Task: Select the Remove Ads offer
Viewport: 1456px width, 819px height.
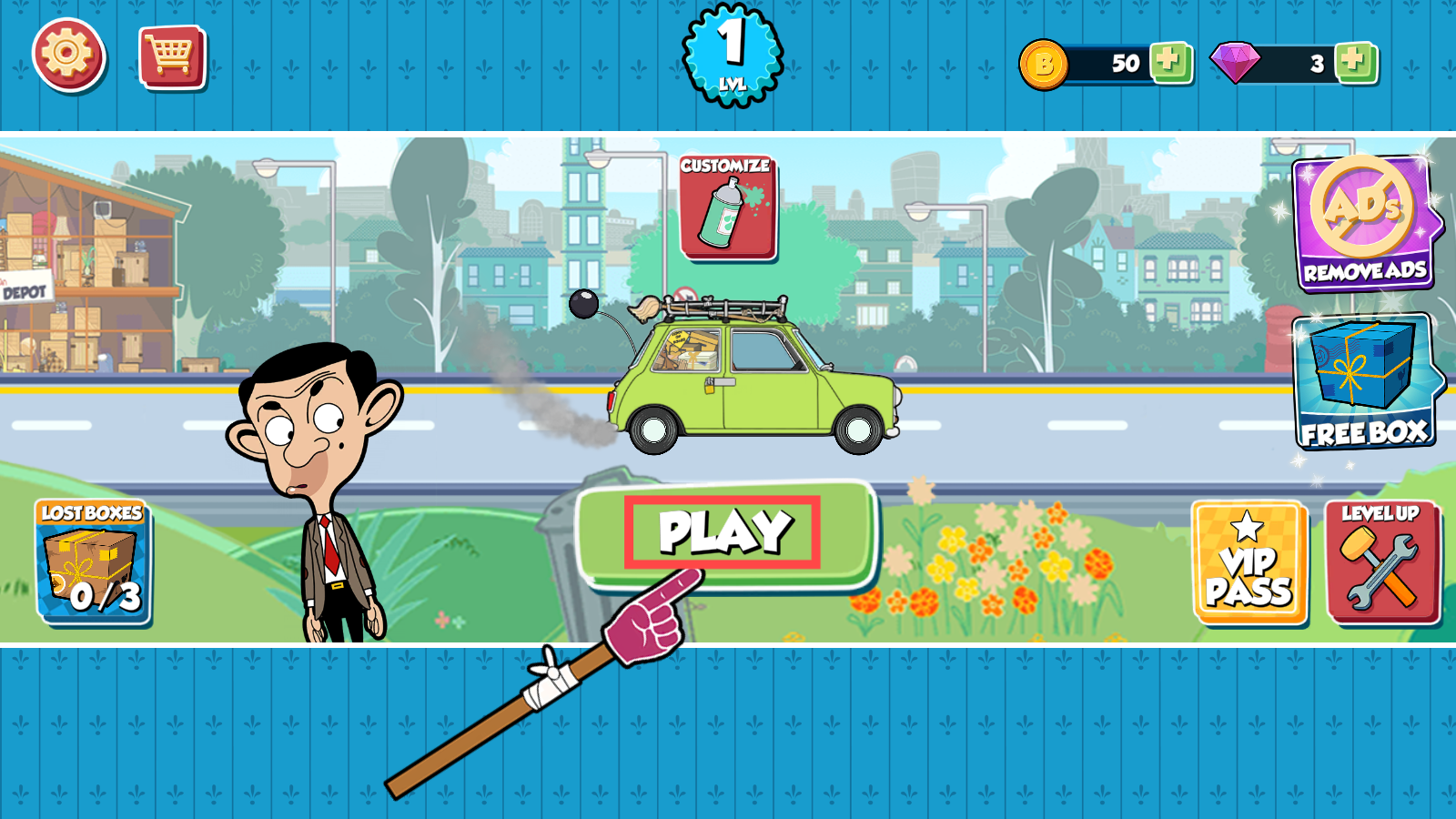Action: (1364, 223)
